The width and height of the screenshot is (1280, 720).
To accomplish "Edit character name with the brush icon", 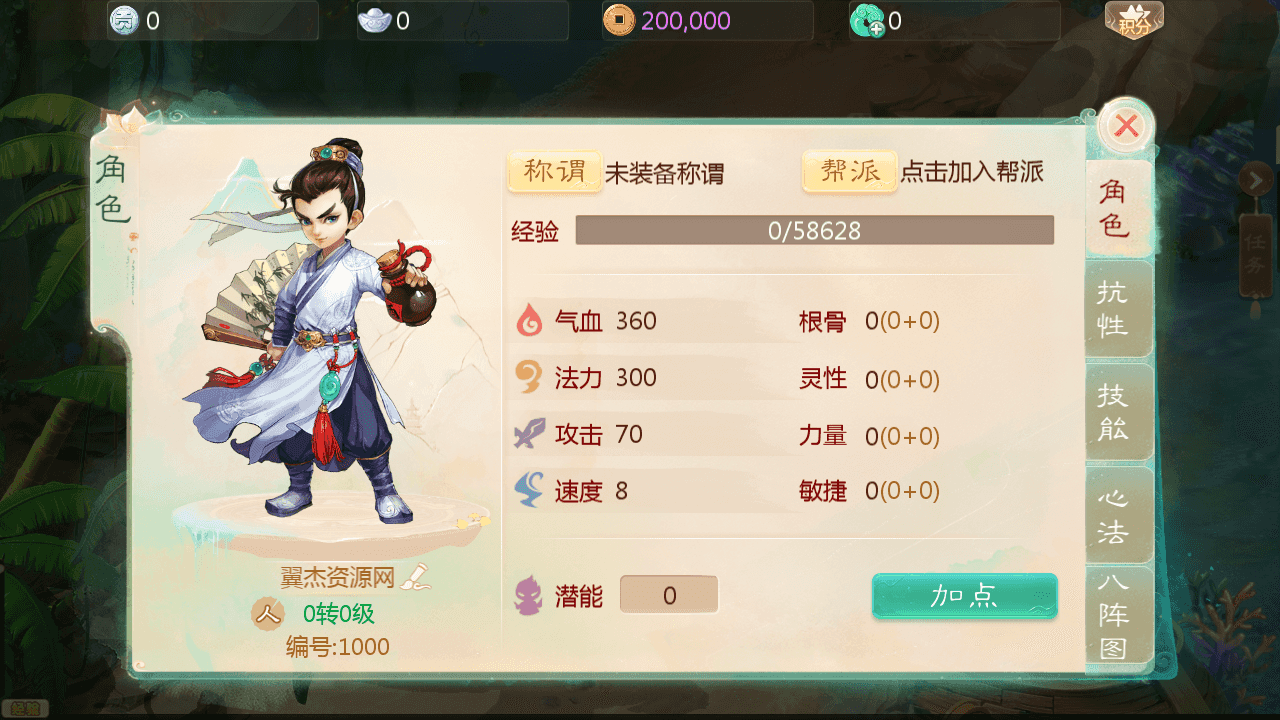I will 414,576.
